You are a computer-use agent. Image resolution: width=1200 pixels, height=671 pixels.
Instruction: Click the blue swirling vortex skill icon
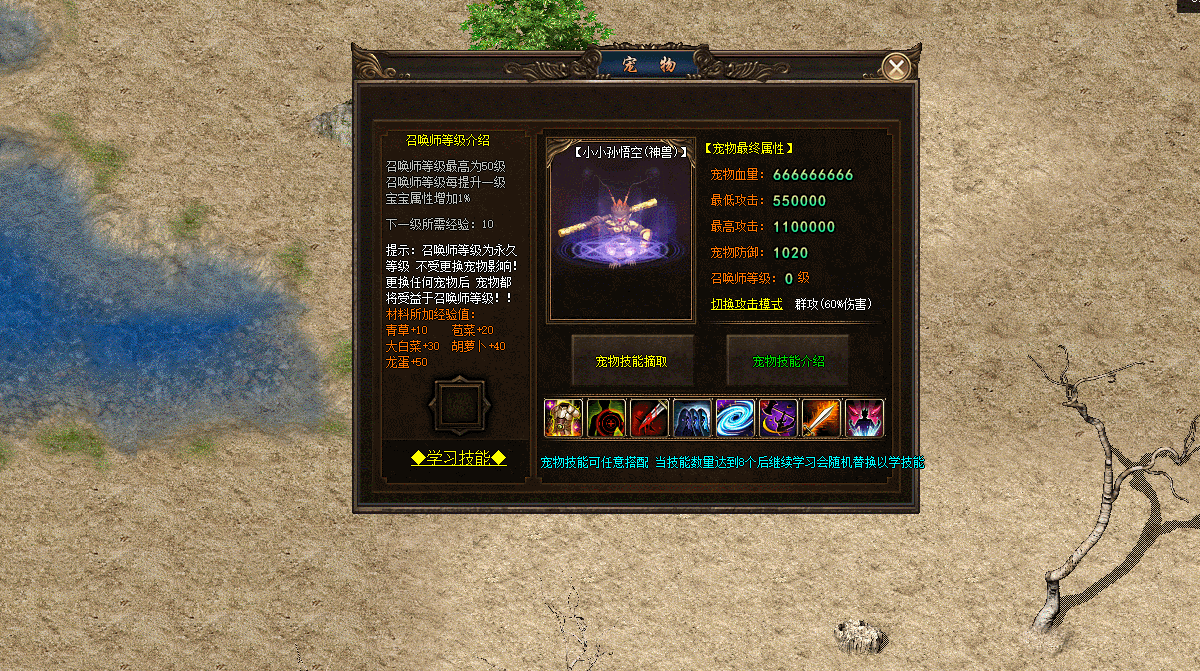point(735,418)
